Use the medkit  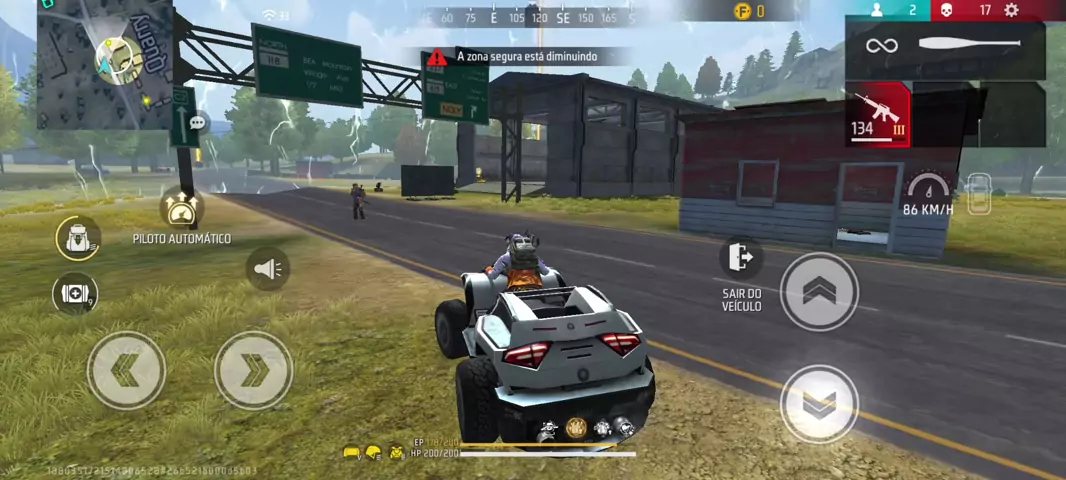(x=75, y=293)
